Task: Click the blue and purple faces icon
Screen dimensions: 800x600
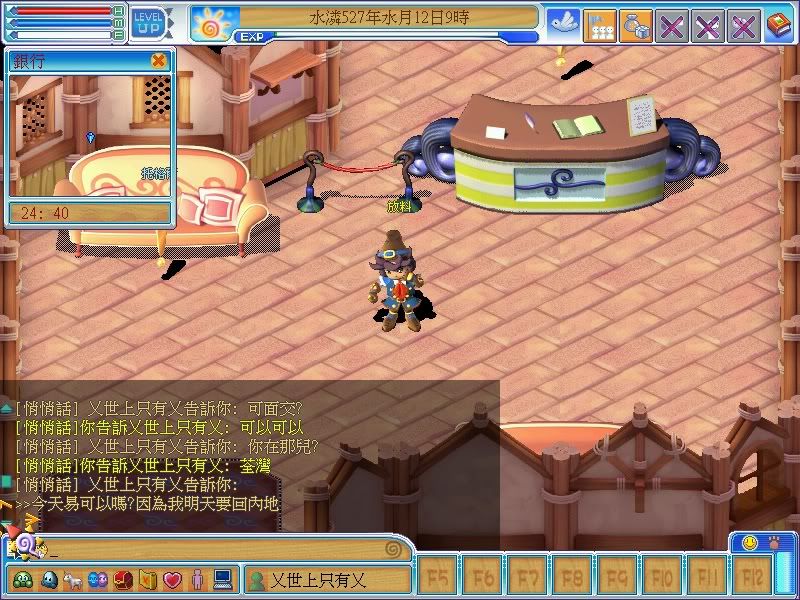Action: click(x=98, y=579)
